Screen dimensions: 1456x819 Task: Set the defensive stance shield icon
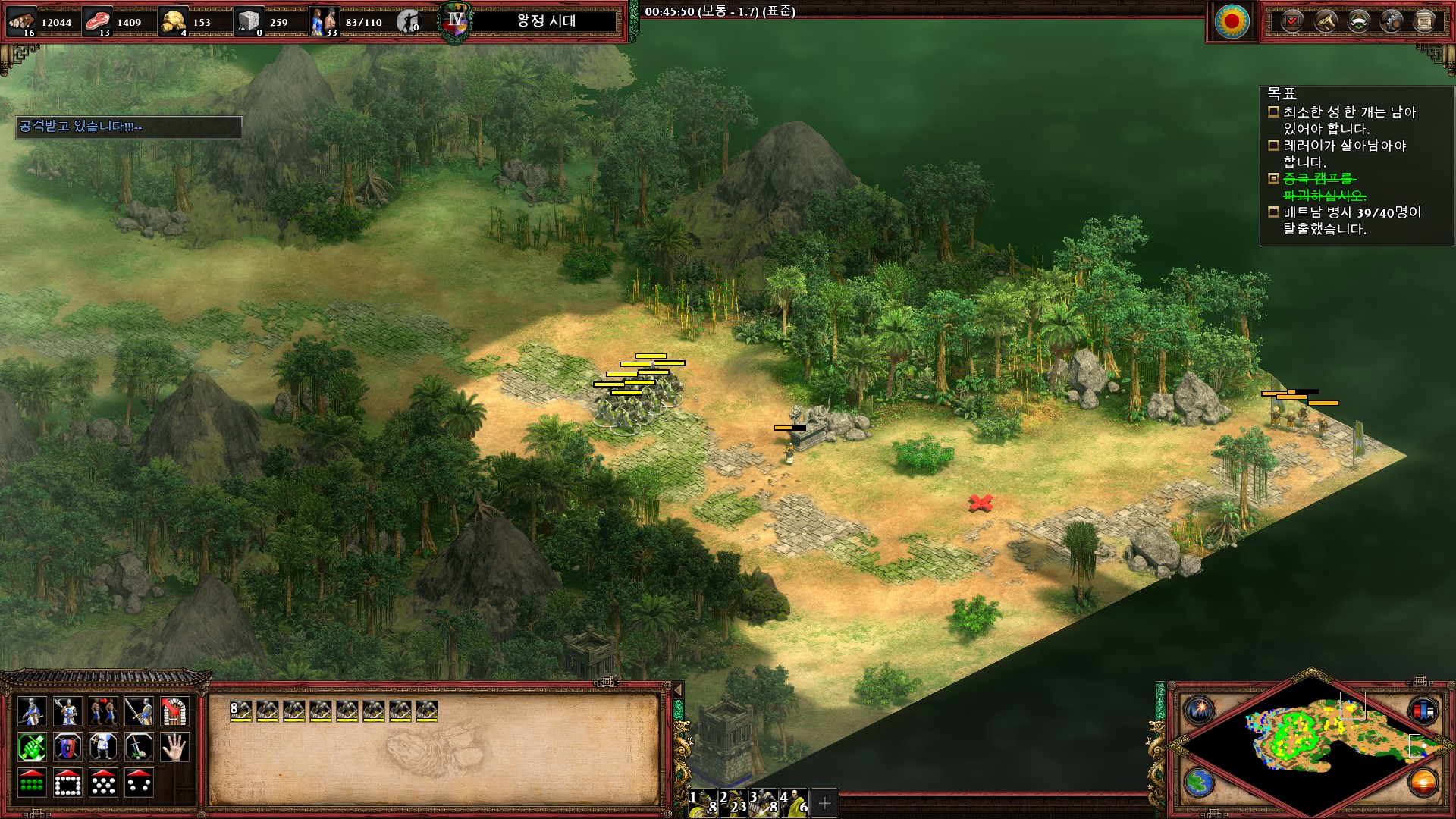coord(67,748)
